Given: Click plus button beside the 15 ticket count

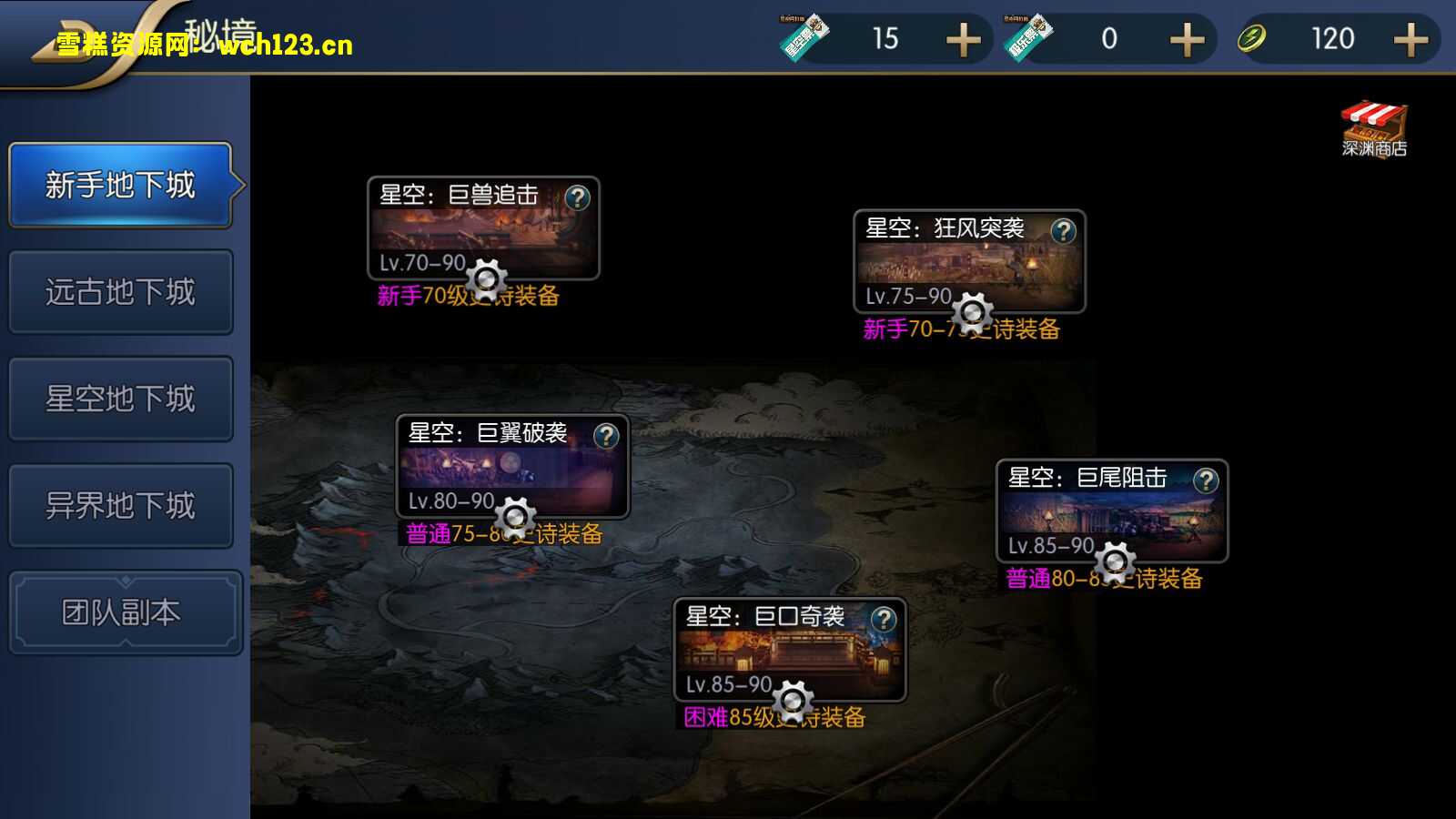Looking at the screenshot, I should pyautogui.click(x=964, y=38).
